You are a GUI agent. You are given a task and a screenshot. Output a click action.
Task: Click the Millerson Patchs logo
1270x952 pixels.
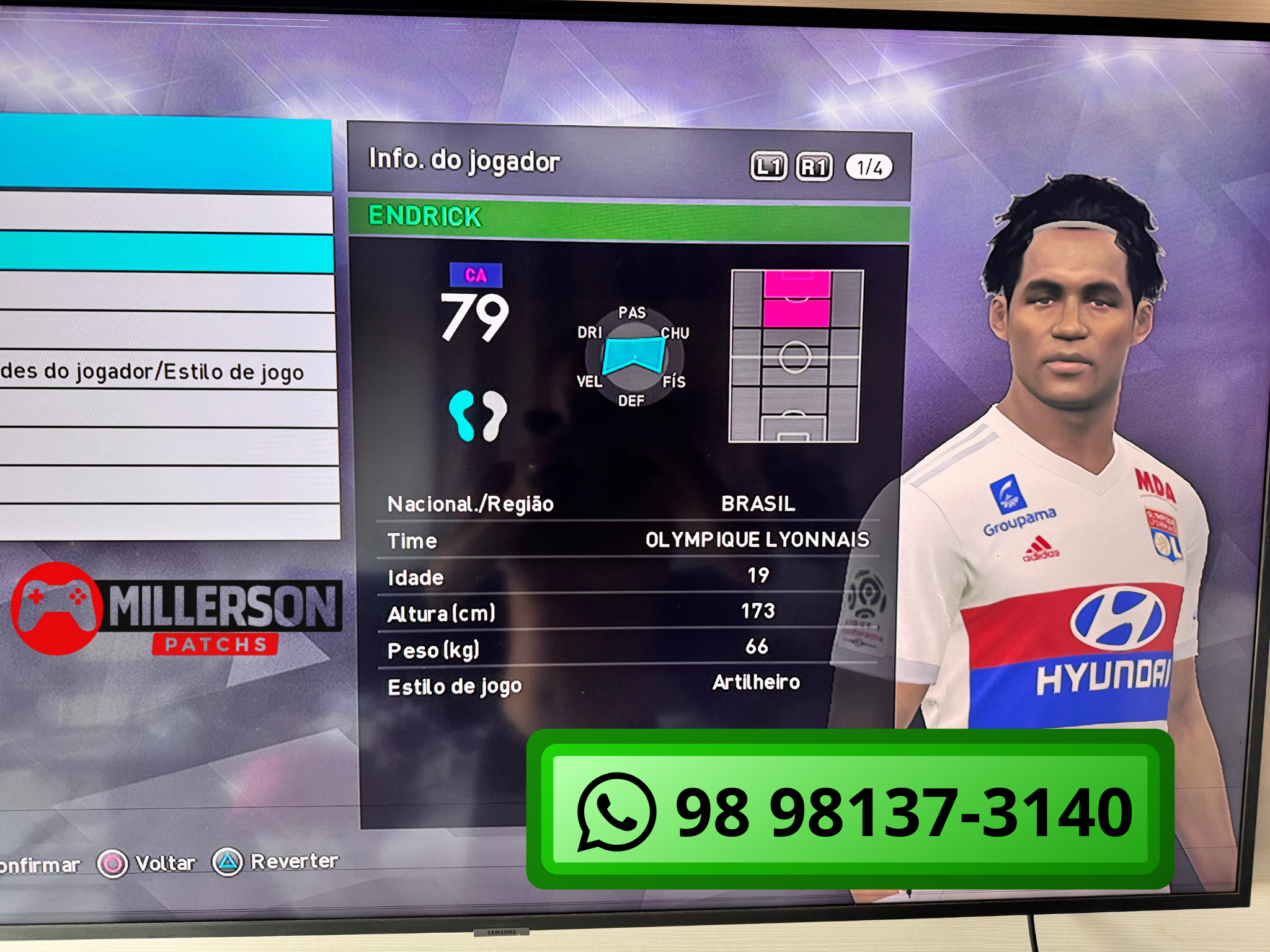click(177, 609)
